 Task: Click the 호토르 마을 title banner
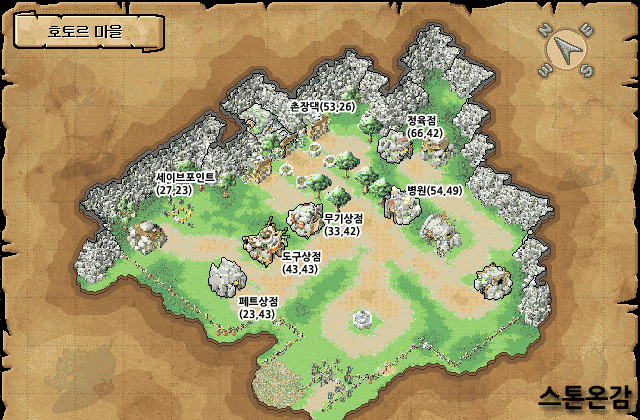pos(85,32)
